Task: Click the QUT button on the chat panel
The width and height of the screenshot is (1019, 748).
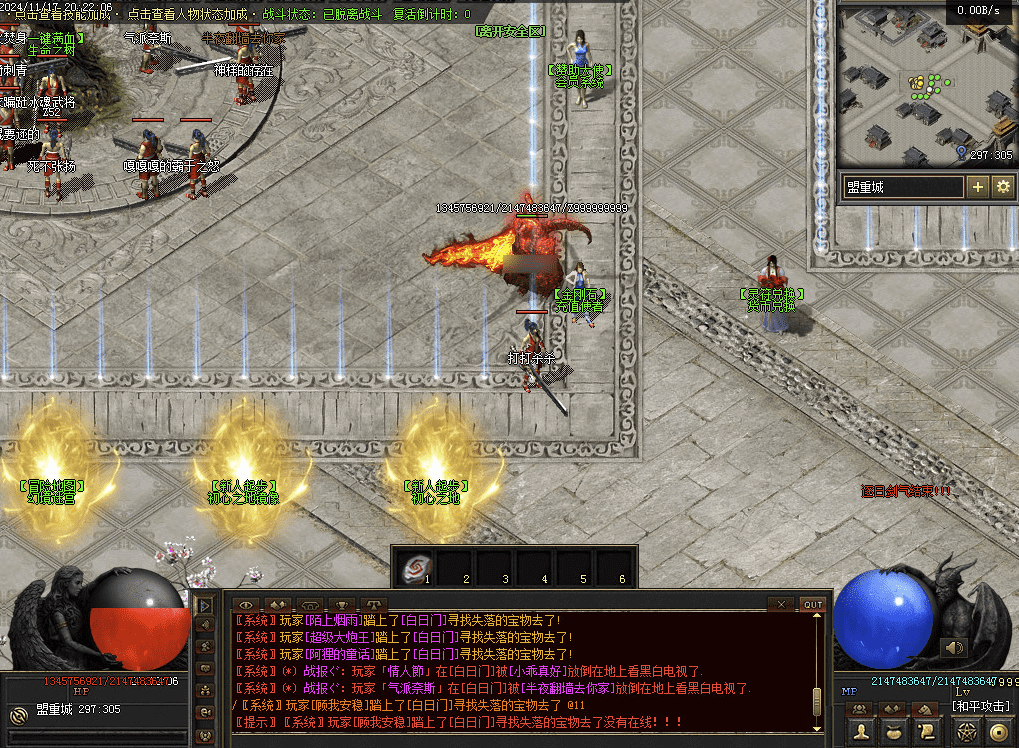Action: [x=812, y=604]
